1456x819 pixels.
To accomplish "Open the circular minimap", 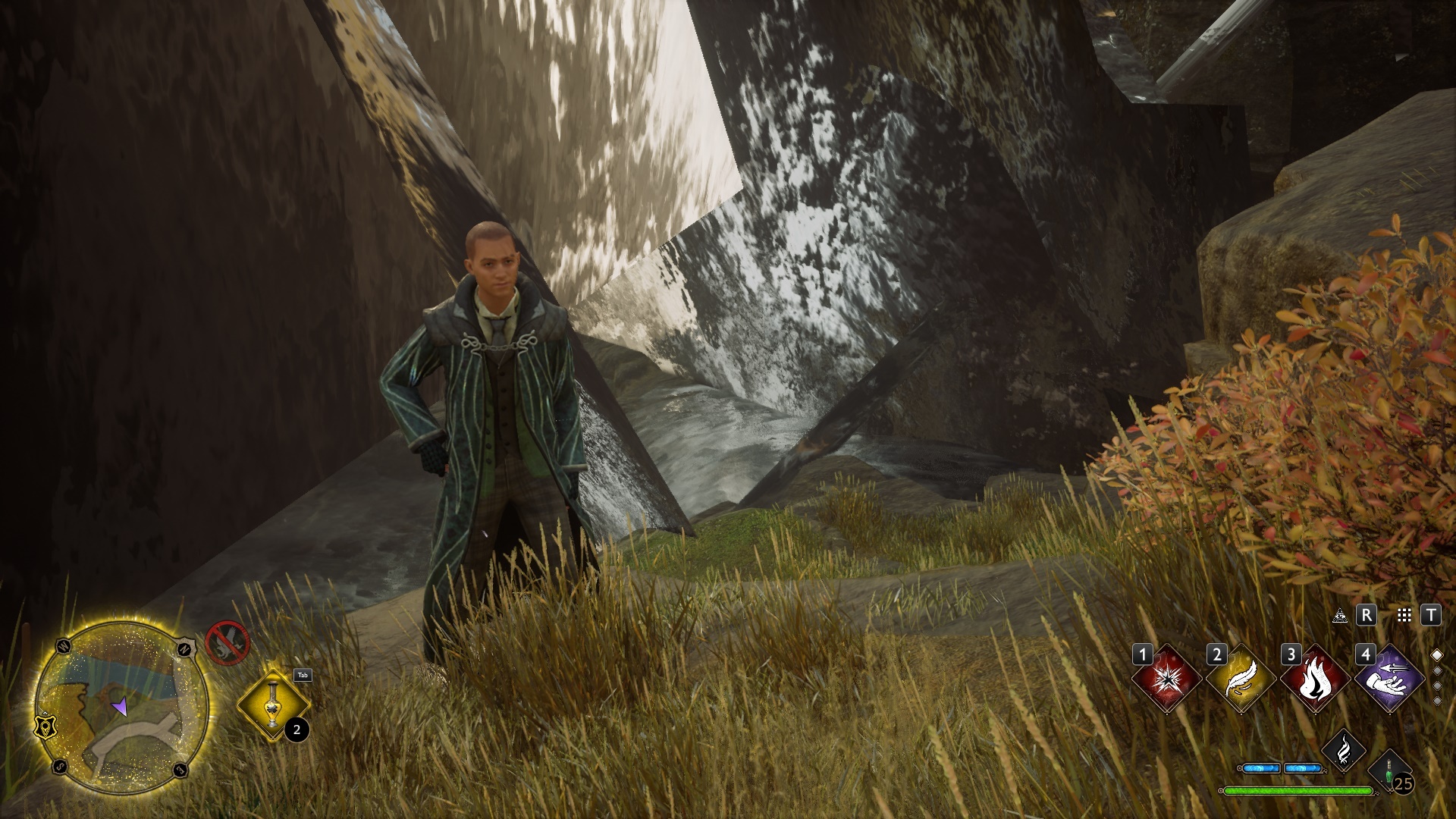I will [121, 707].
